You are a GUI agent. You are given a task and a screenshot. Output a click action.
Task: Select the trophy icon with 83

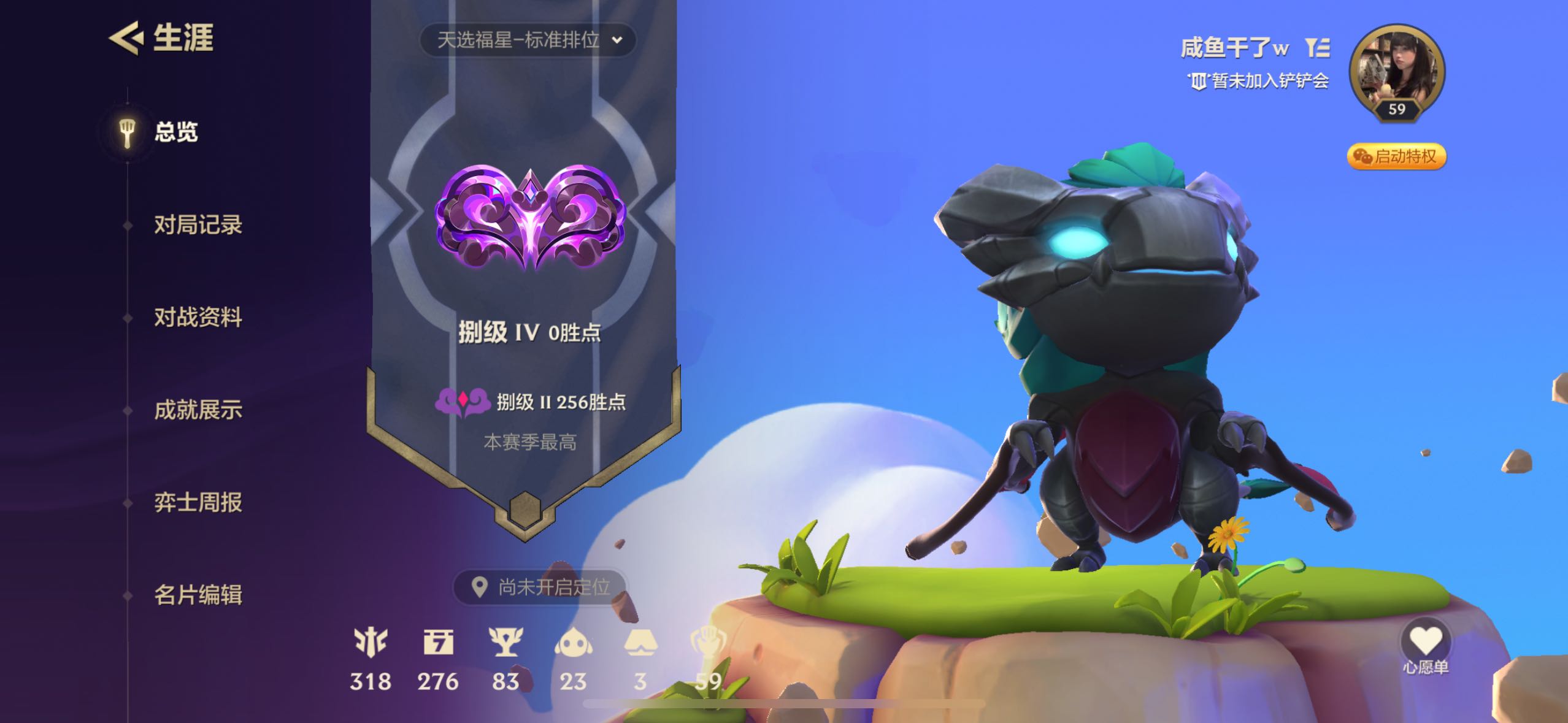(505, 643)
